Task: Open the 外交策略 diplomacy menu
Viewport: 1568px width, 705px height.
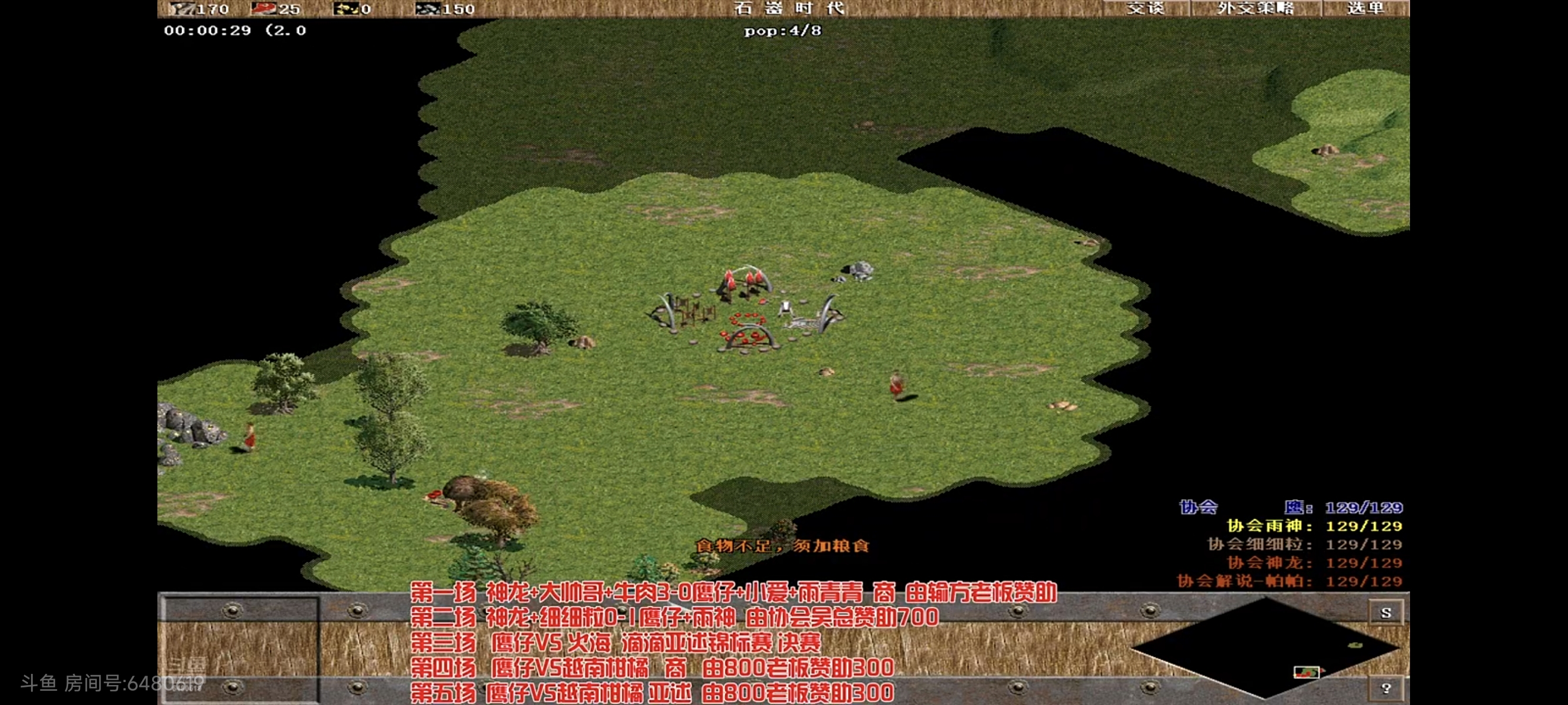Action: coord(1257,9)
